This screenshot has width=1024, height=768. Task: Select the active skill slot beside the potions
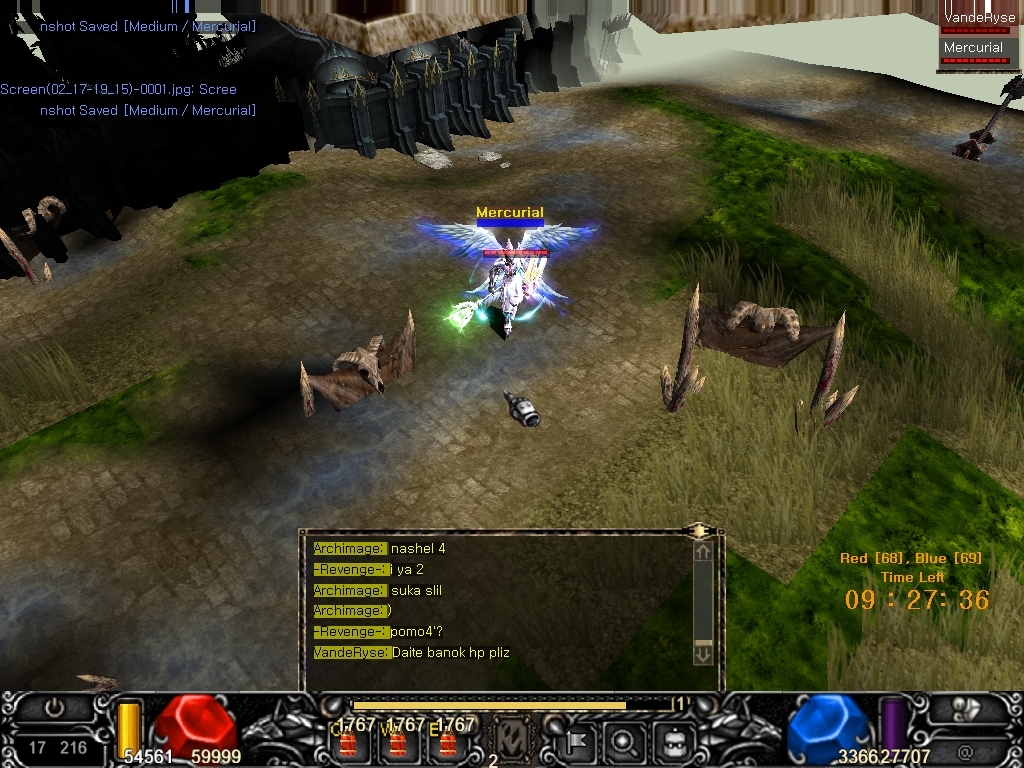(x=512, y=741)
